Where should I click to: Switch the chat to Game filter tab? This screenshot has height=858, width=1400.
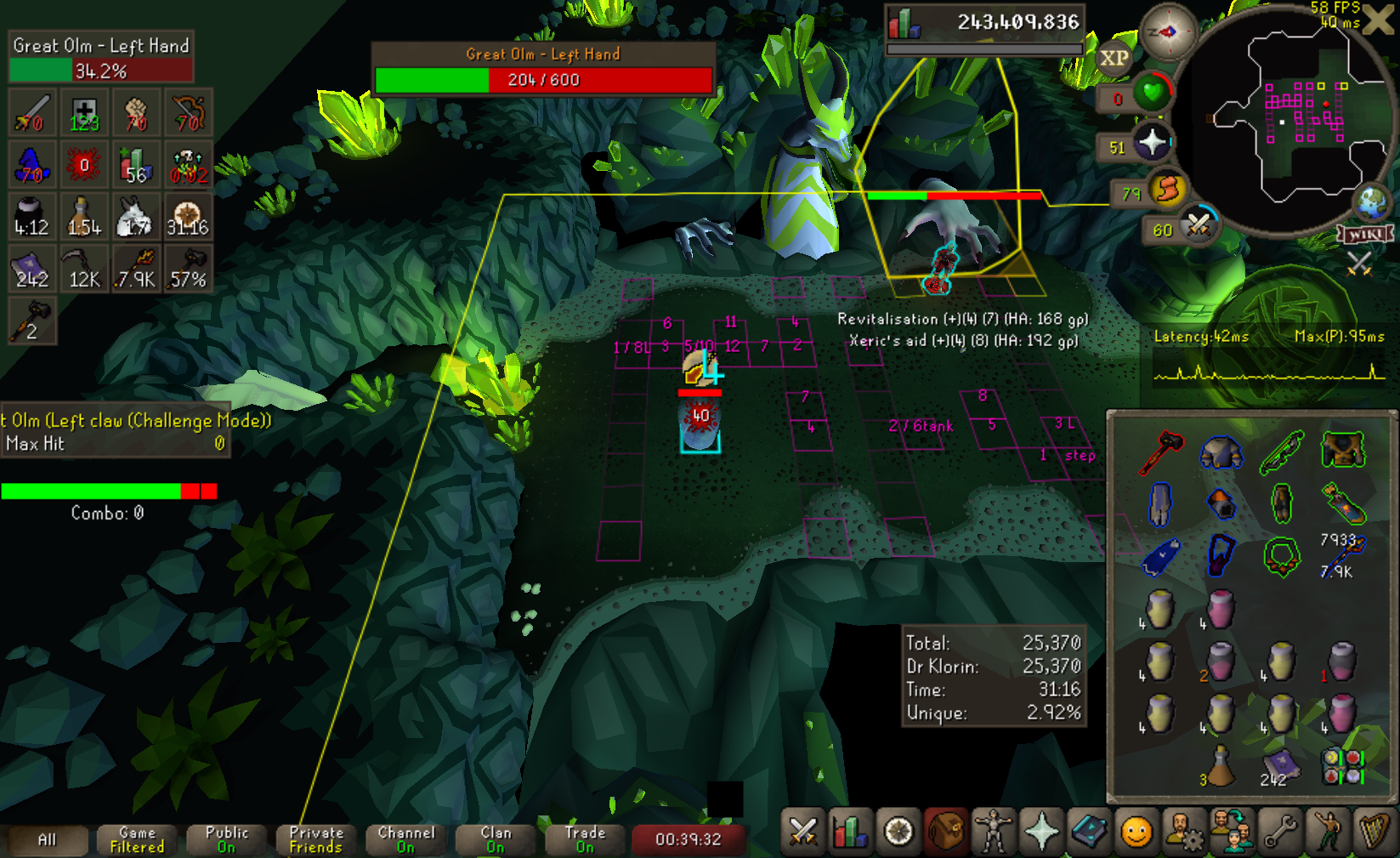[x=136, y=839]
